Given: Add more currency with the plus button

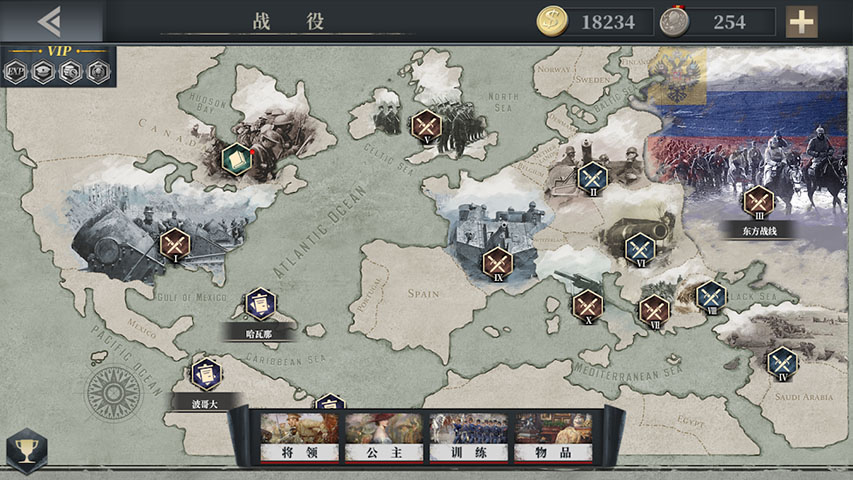Looking at the screenshot, I should tap(801, 21).
